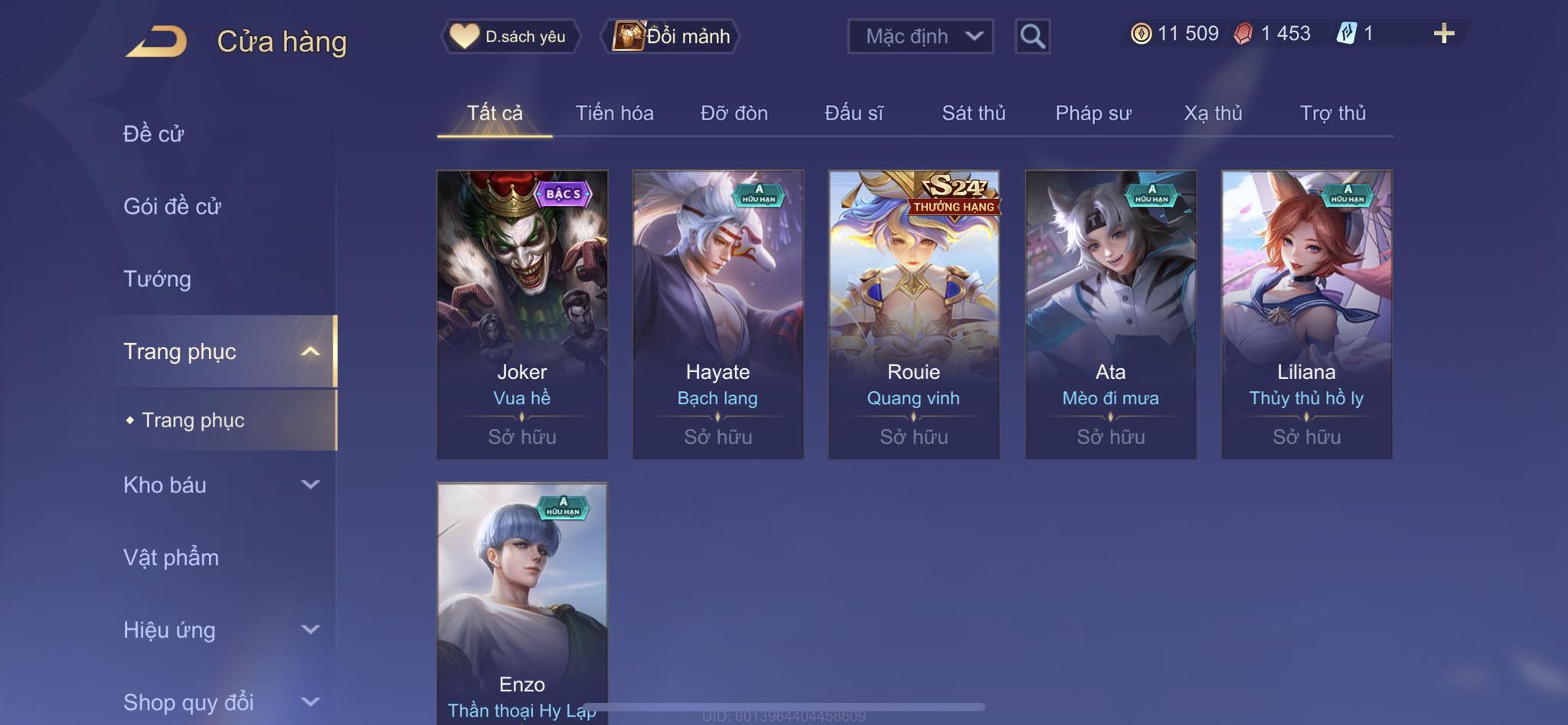Select the Rouie Quang vinh skin card
This screenshot has height=725, width=1568.
(x=913, y=314)
